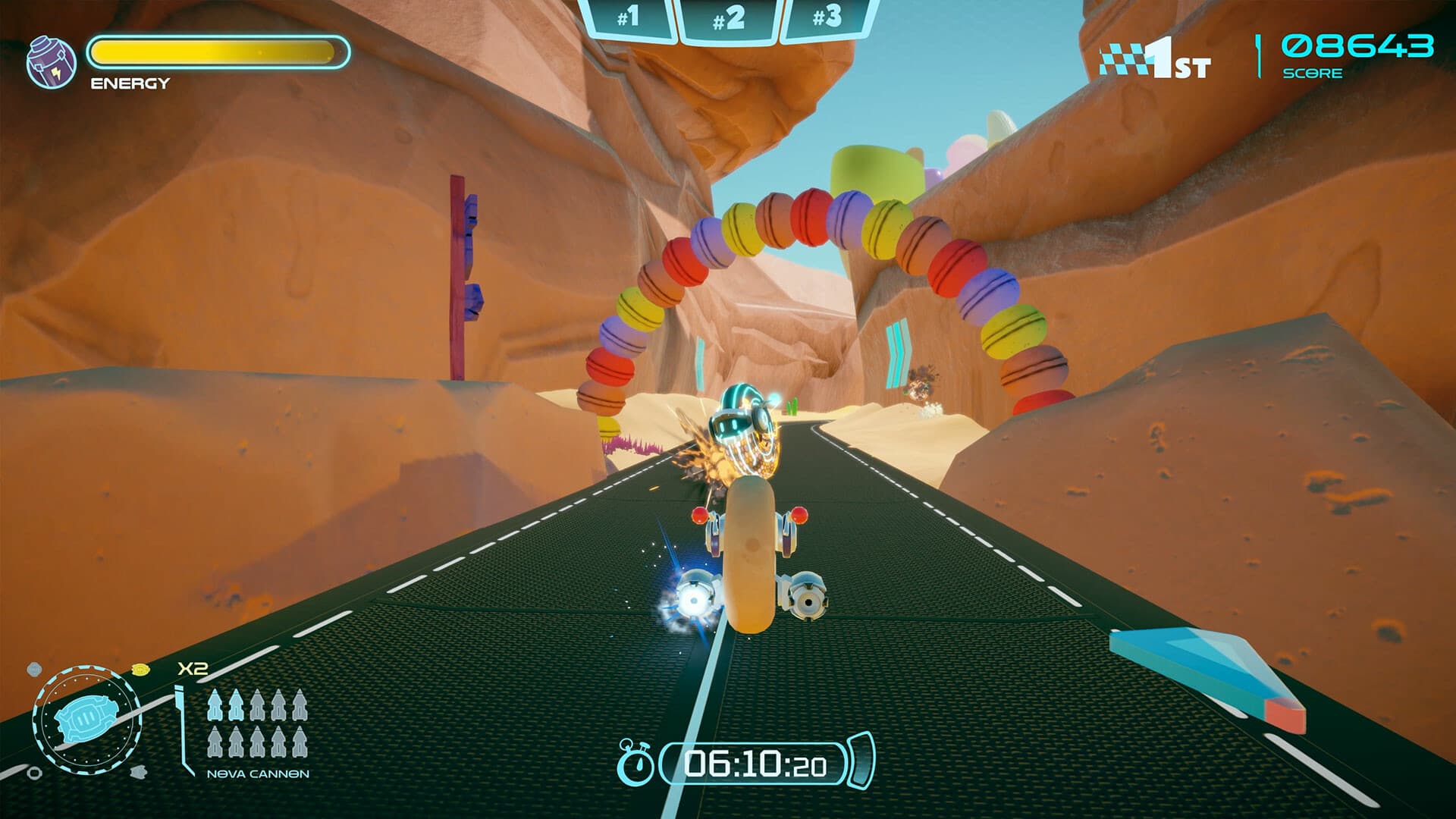Toggle the X2 score multiplier indicator

tap(193, 667)
